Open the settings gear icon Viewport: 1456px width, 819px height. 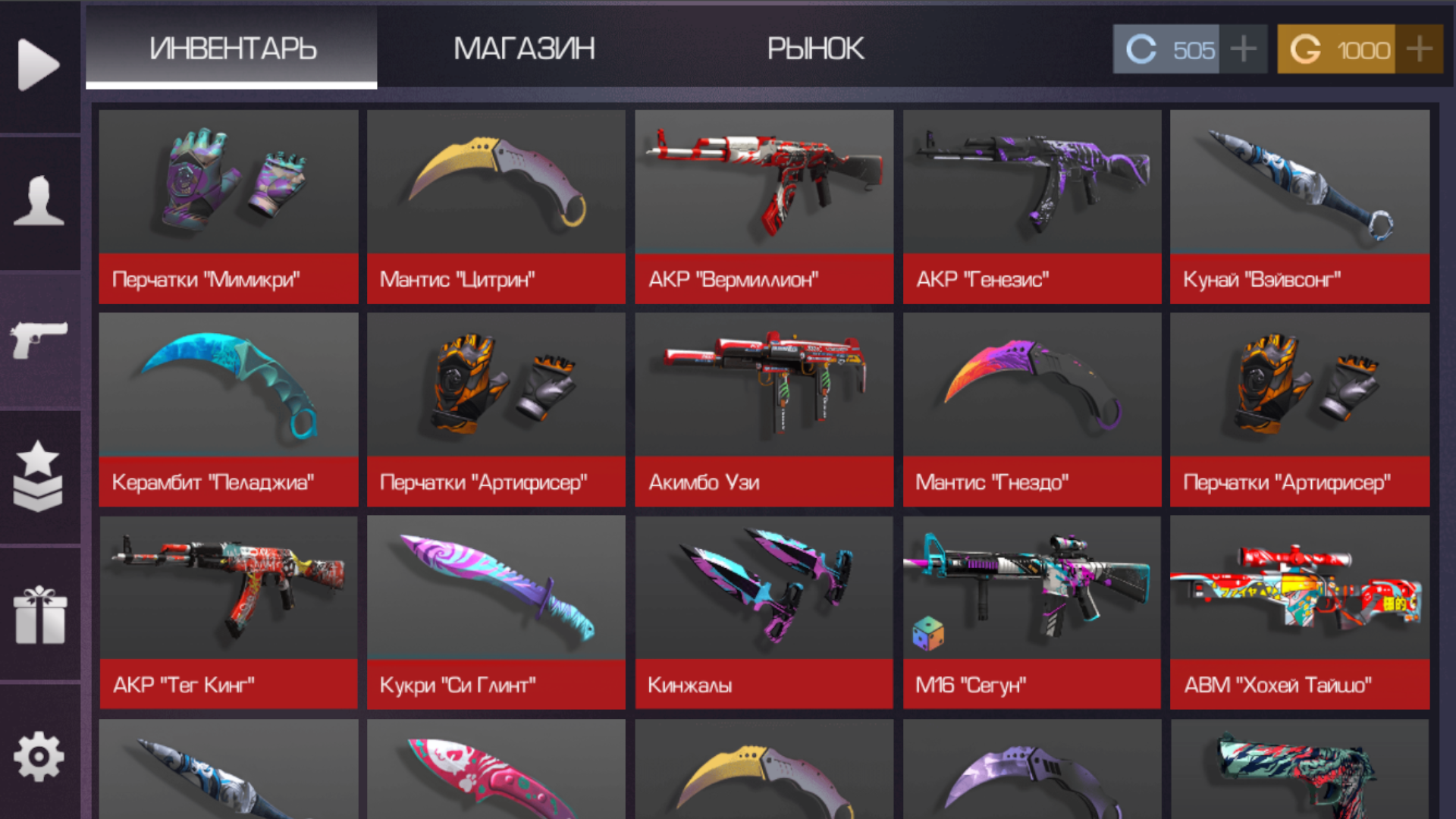(x=38, y=755)
